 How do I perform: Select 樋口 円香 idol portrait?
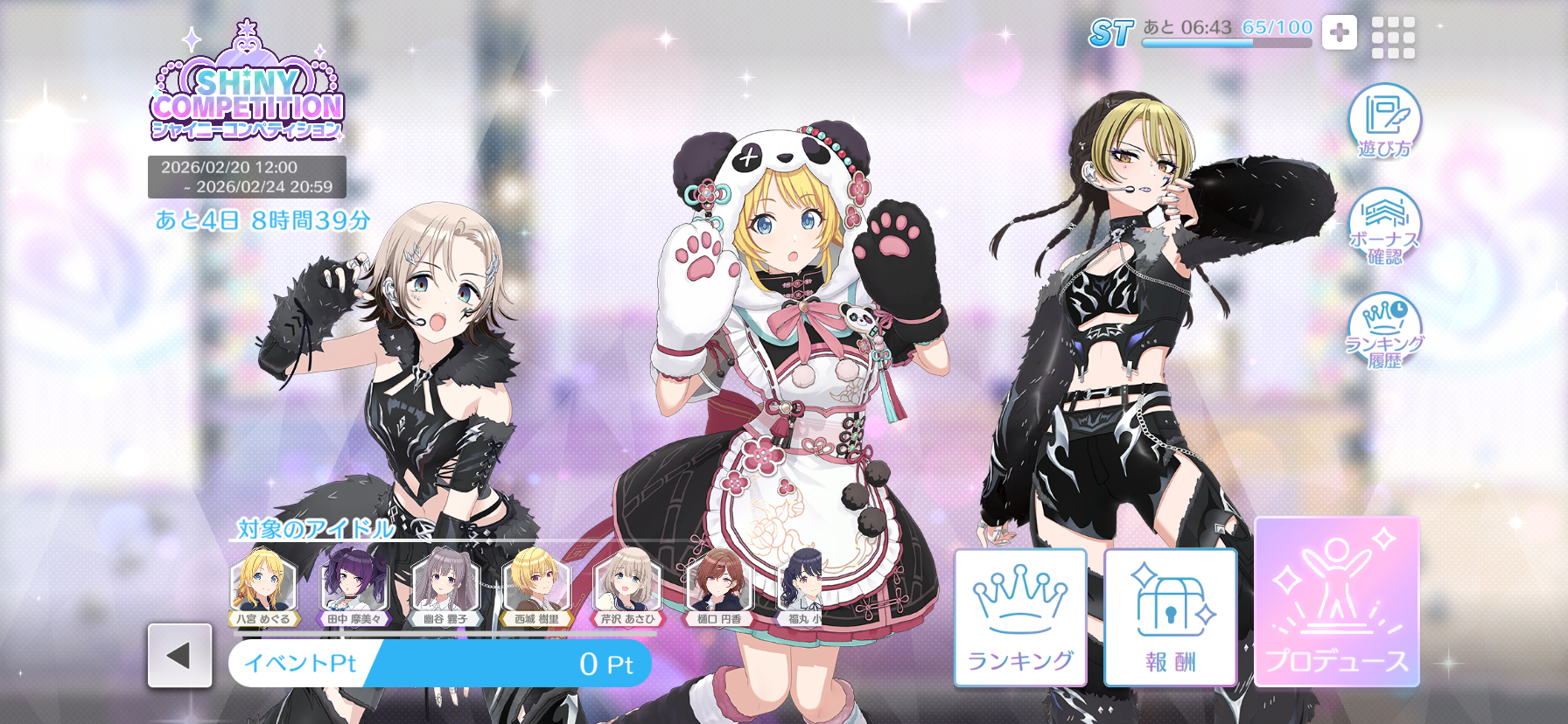pyautogui.click(x=719, y=584)
